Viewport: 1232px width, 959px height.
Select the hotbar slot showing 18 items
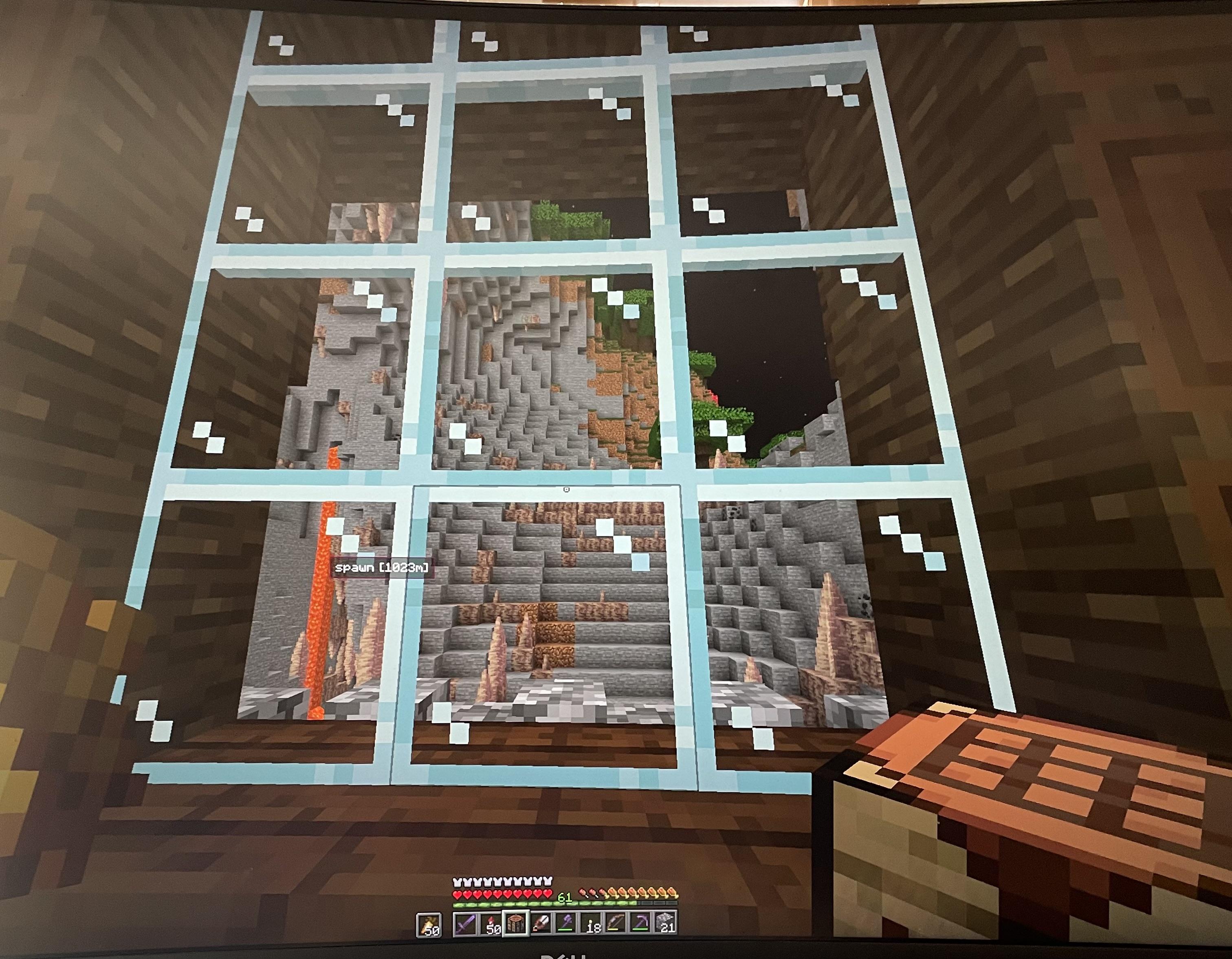tap(591, 924)
